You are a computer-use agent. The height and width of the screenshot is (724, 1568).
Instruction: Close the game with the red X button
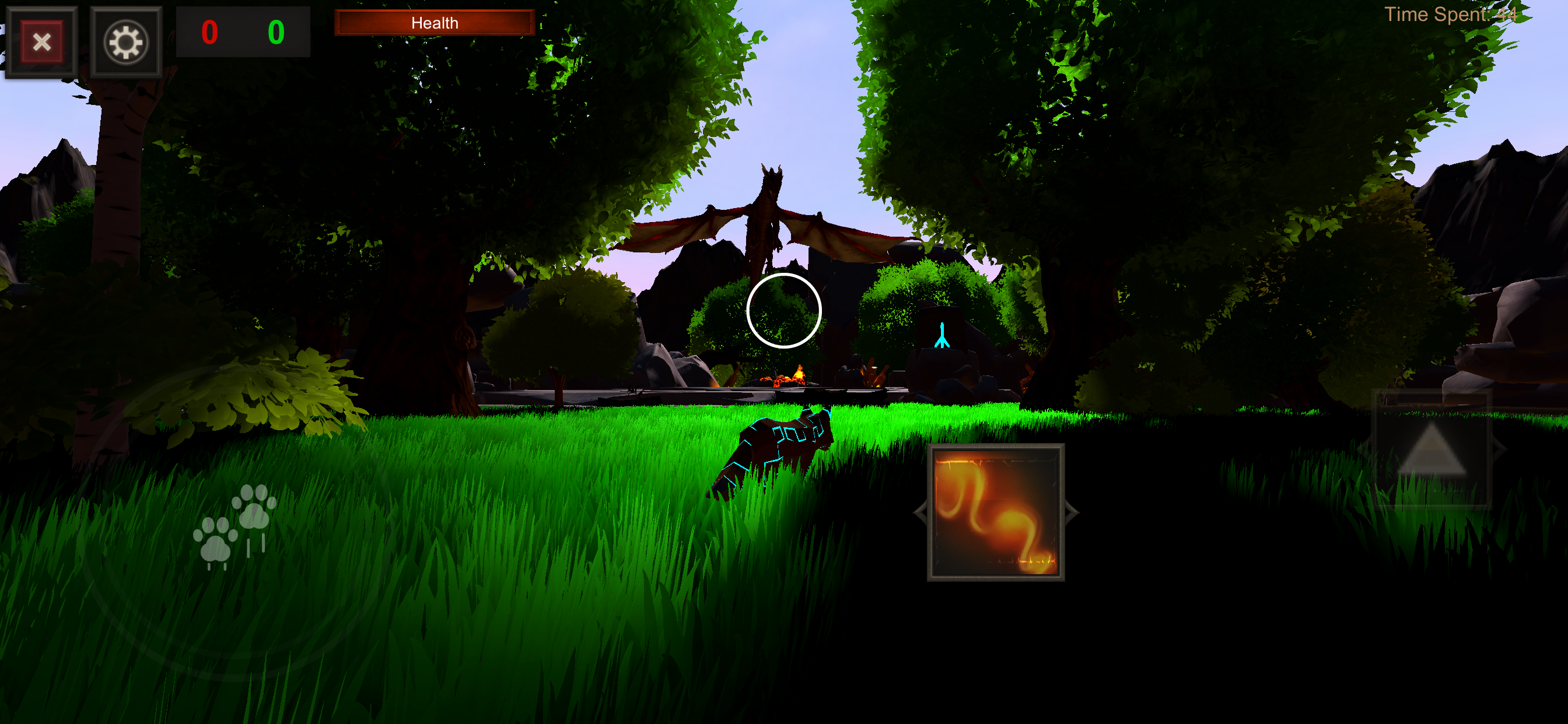click(41, 42)
